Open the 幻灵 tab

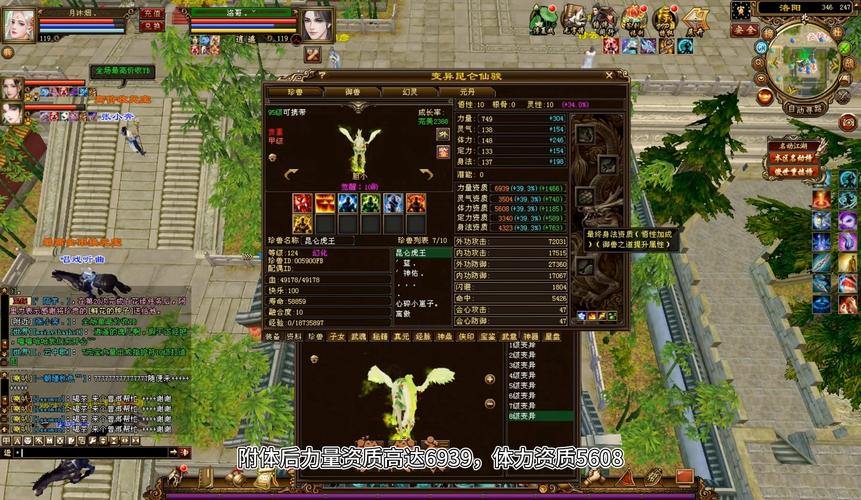411,93
